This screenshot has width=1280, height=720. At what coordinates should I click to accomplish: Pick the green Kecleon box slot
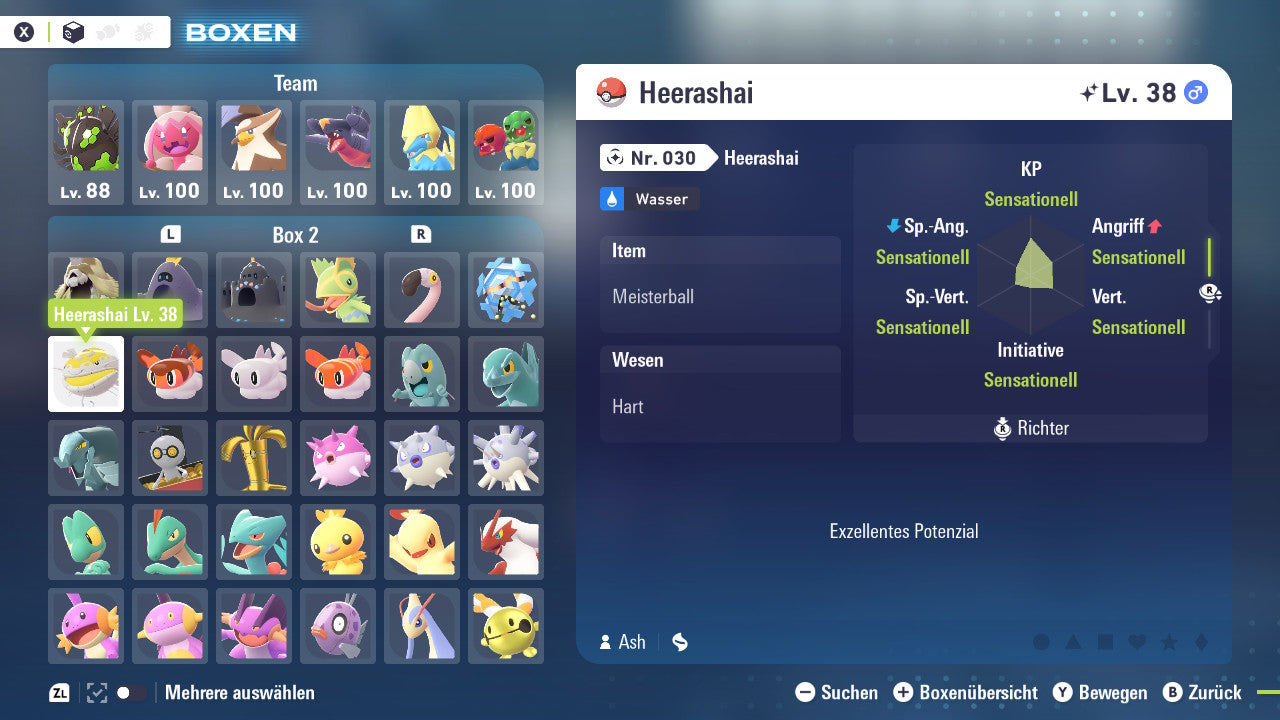(x=338, y=290)
